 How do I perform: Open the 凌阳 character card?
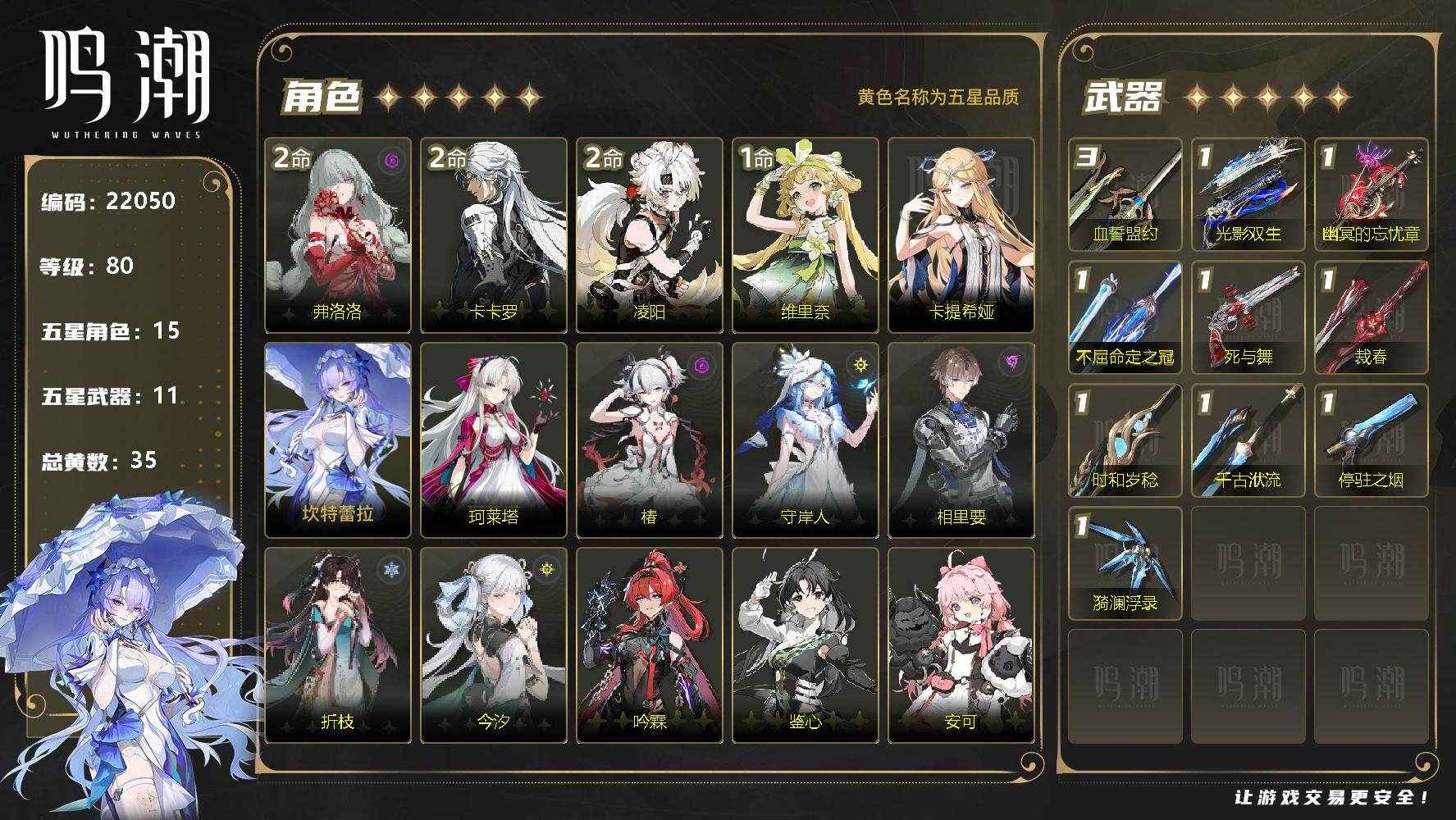650,235
